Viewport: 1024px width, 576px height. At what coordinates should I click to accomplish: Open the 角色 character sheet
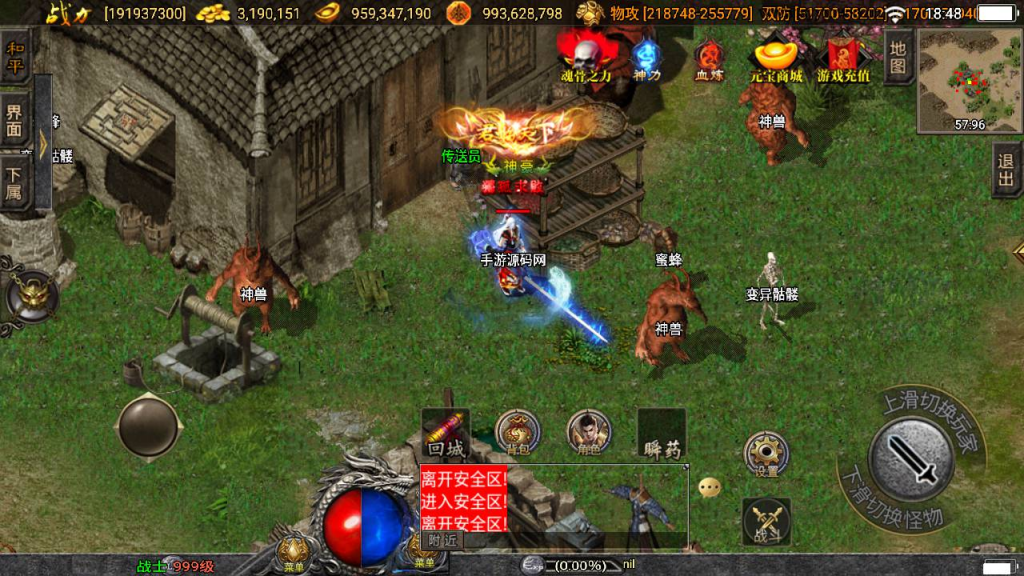point(588,433)
